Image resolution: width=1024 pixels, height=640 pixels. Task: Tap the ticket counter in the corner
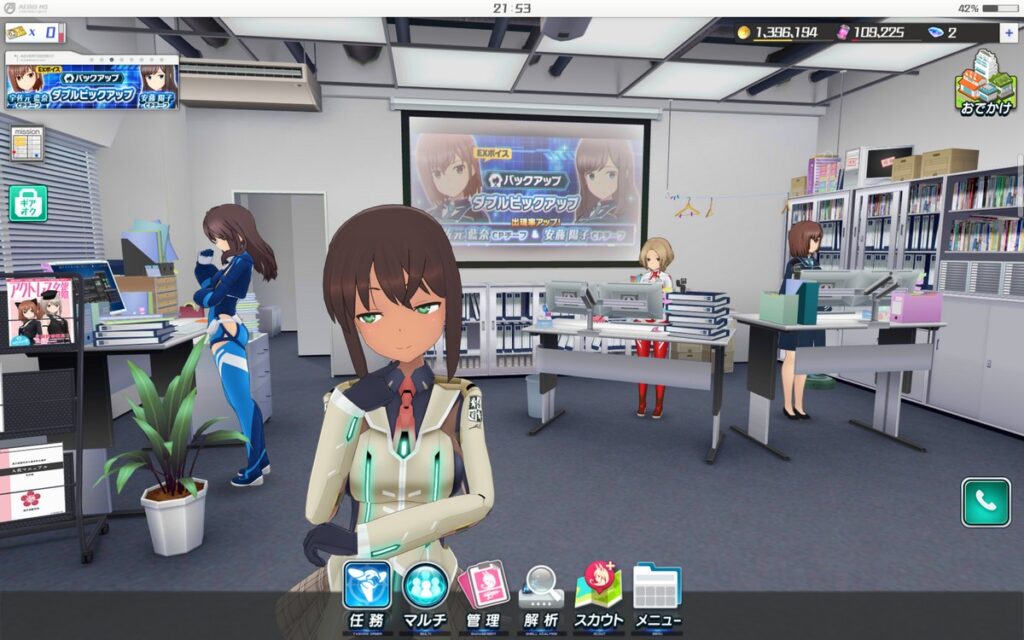[35, 33]
